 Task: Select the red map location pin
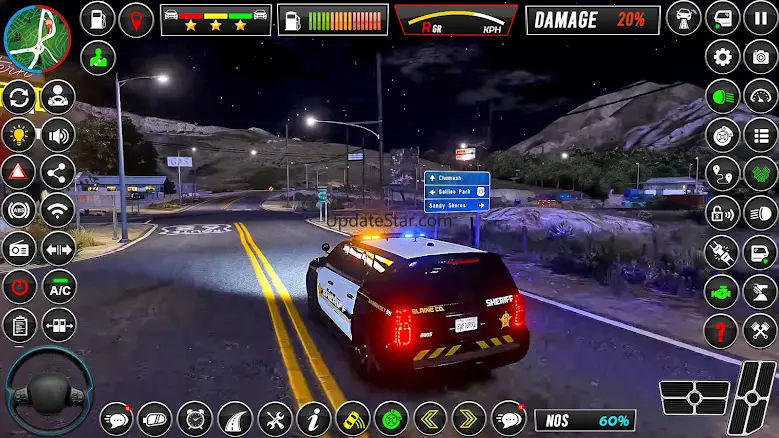(136, 18)
